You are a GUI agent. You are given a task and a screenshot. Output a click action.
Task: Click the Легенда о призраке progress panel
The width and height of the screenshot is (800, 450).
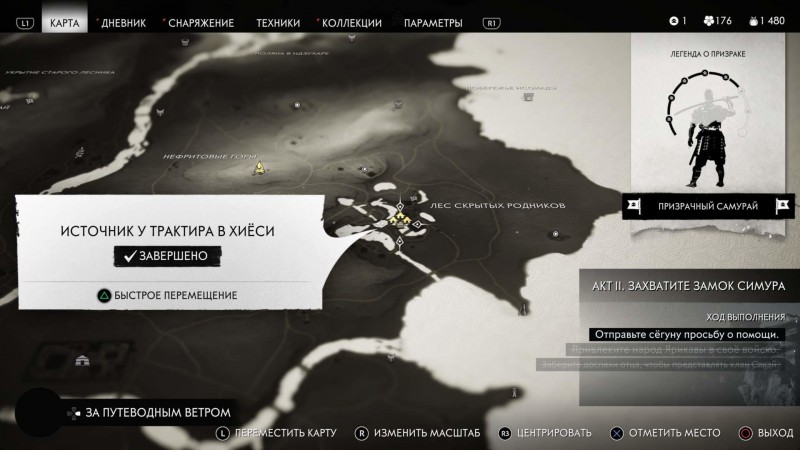tap(708, 115)
